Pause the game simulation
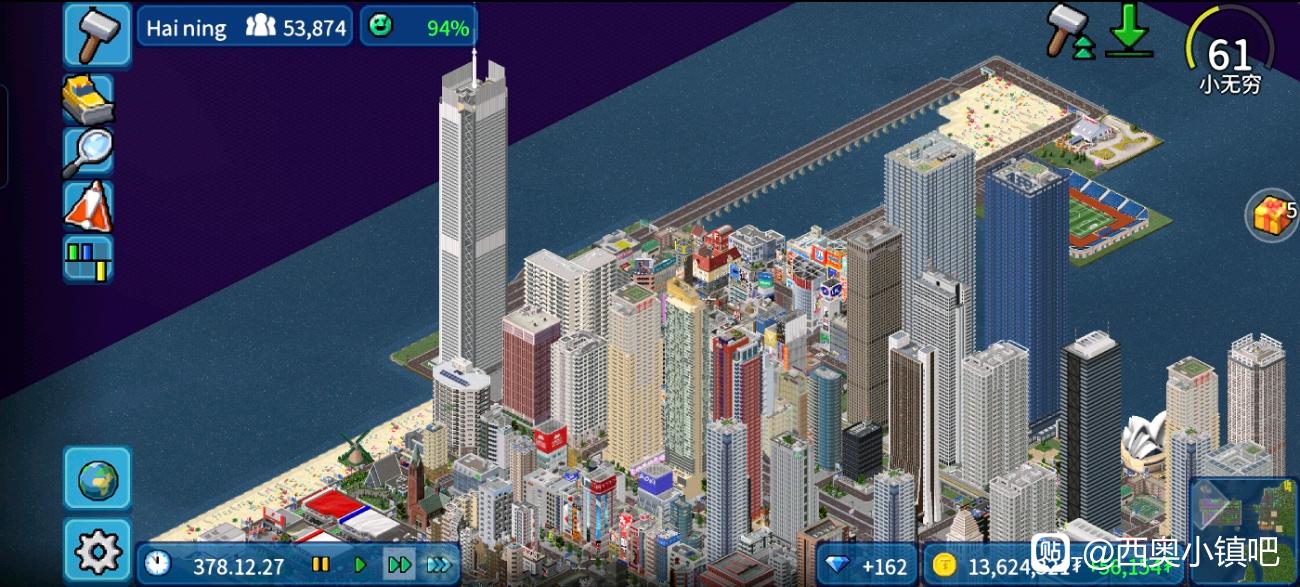Screen dimensions: 1300x587 (321, 565)
